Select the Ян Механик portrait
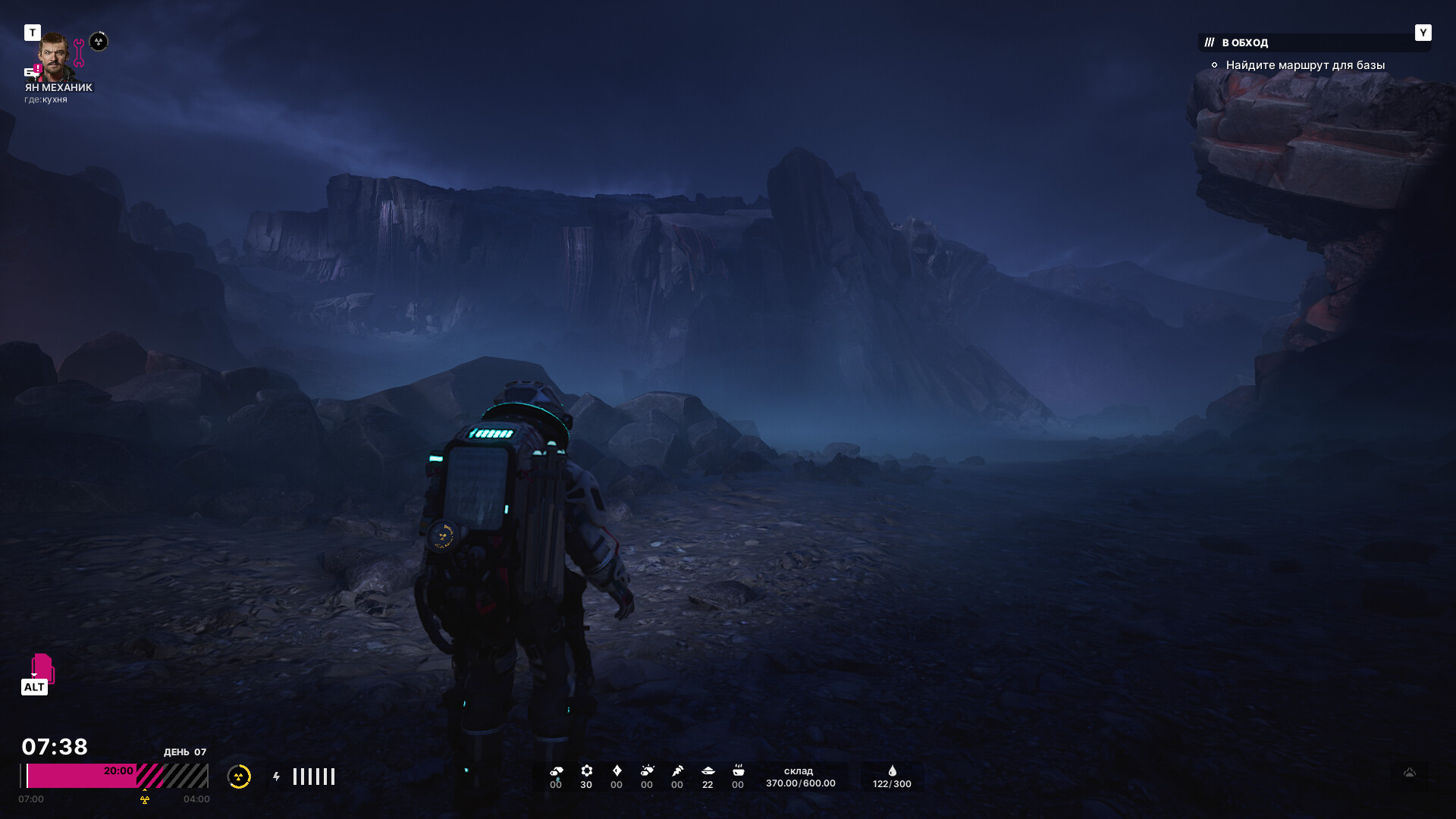The width and height of the screenshot is (1456, 819). pos(55,56)
